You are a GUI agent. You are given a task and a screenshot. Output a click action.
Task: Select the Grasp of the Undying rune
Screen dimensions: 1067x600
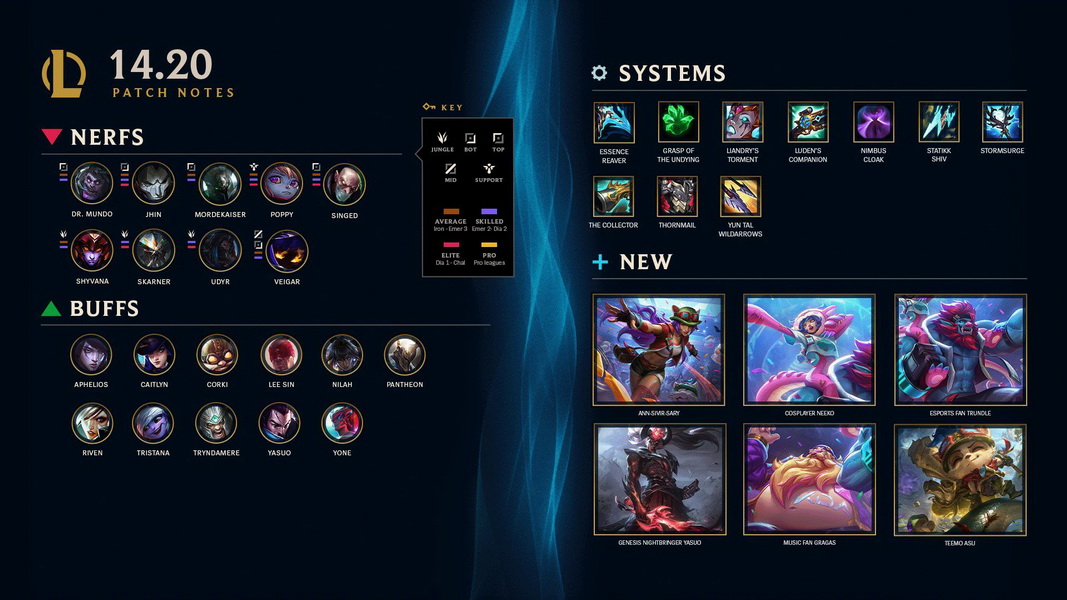[x=679, y=122]
